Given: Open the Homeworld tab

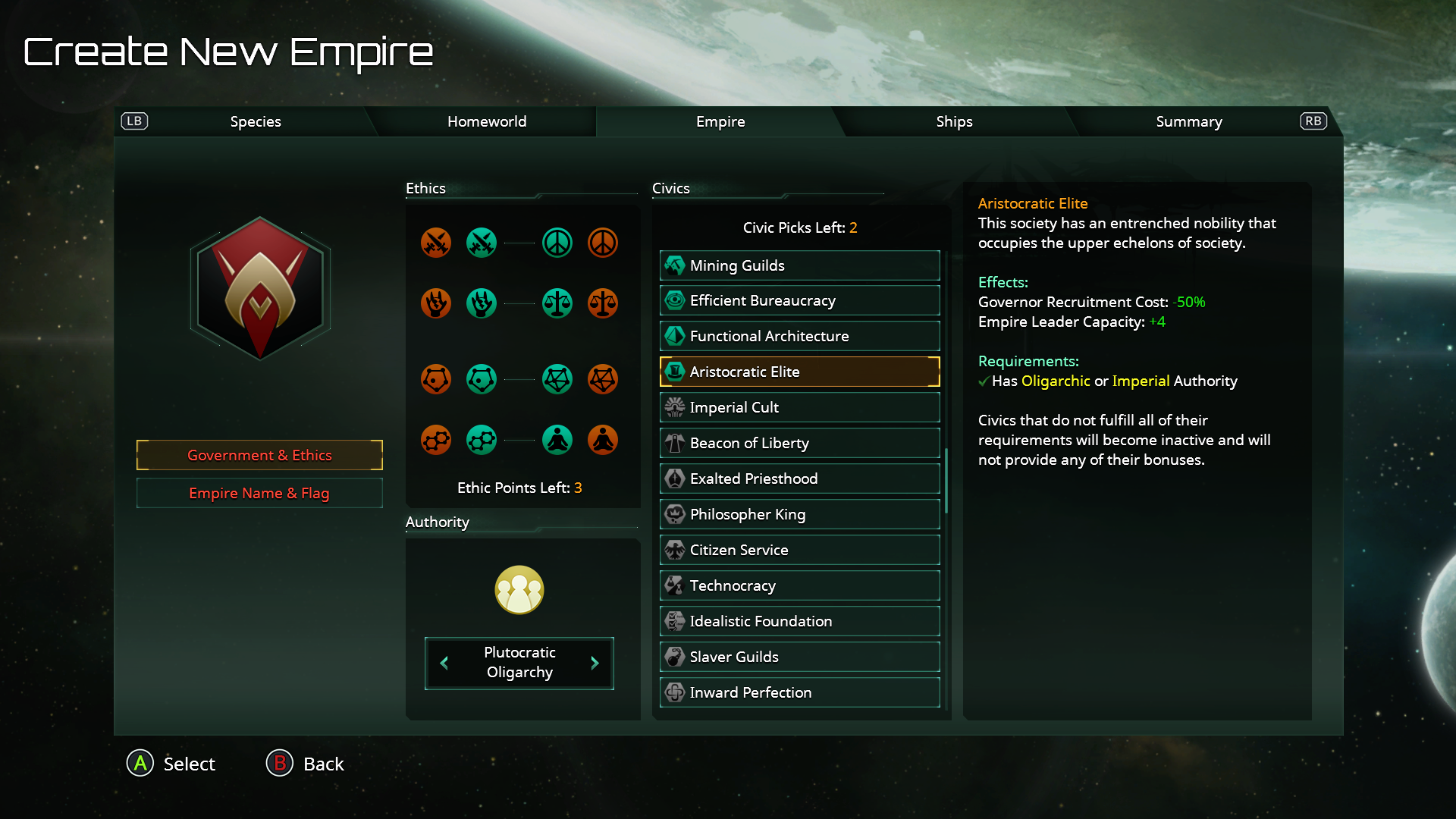Looking at the screenshot, I should [486, 121].
